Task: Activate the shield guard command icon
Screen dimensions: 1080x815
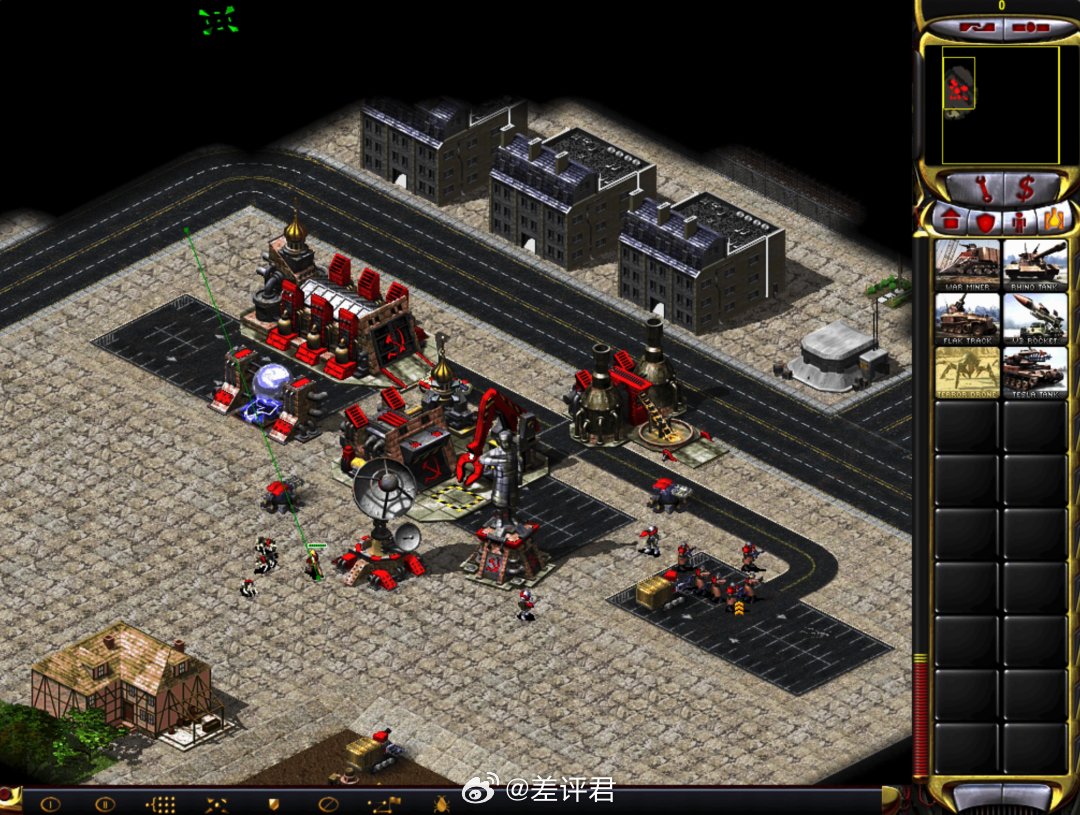Action: pyautogui.click(x=272, y=803)
